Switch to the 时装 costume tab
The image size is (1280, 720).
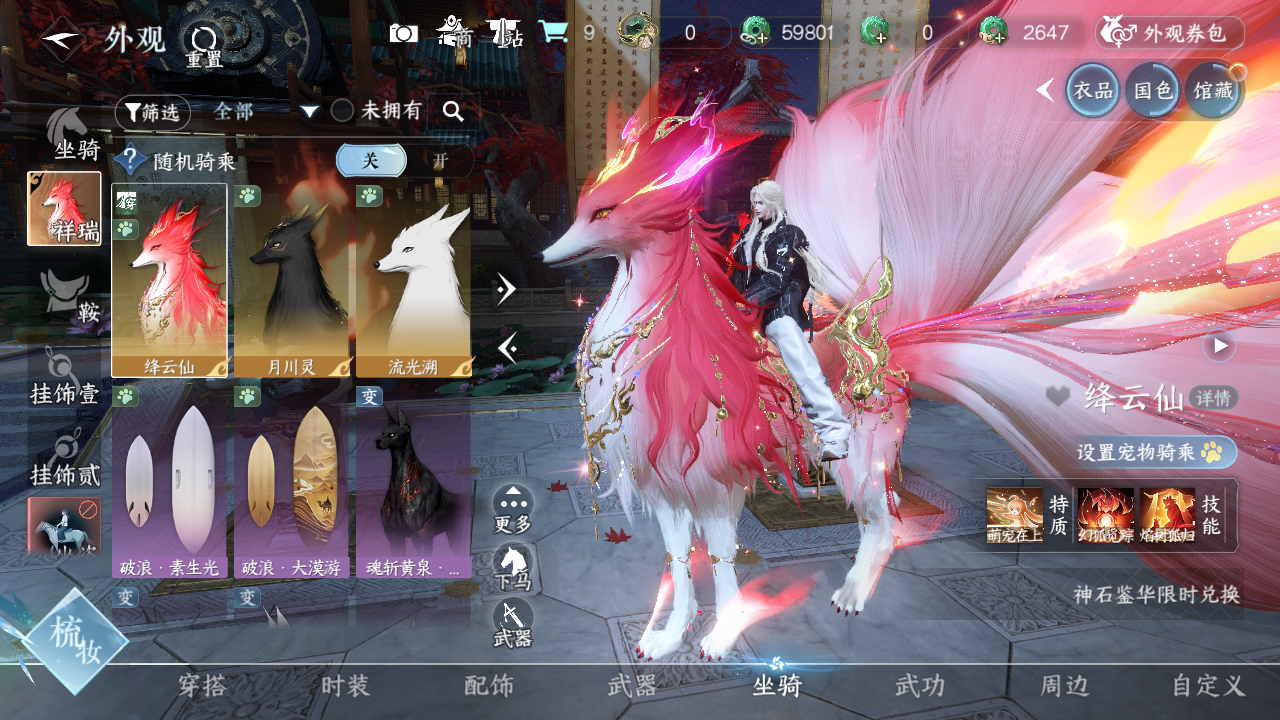click(345, 686)
